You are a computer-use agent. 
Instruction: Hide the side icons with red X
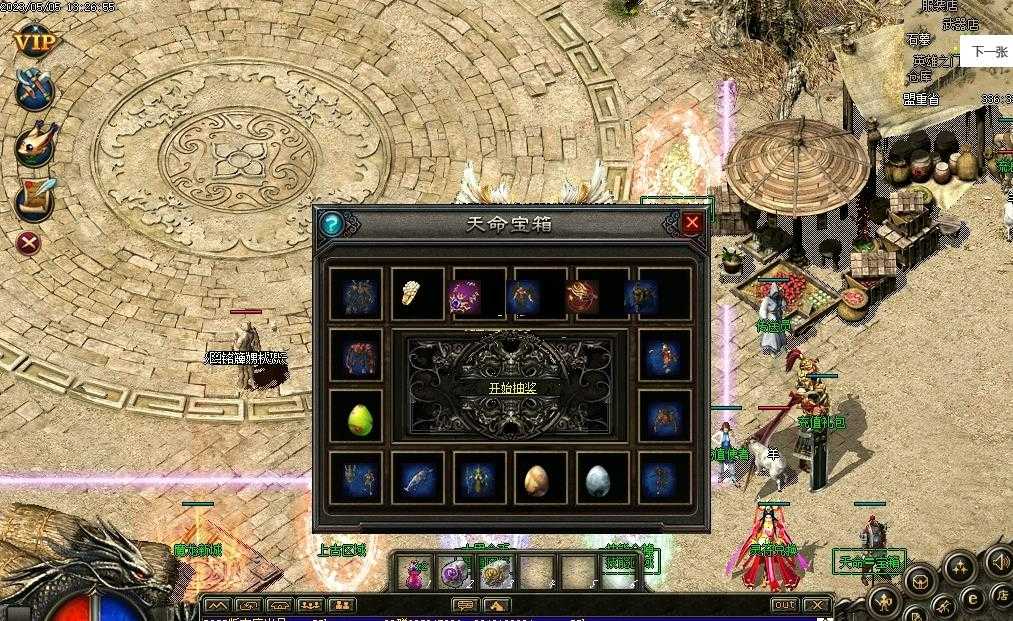pos(30,243)
